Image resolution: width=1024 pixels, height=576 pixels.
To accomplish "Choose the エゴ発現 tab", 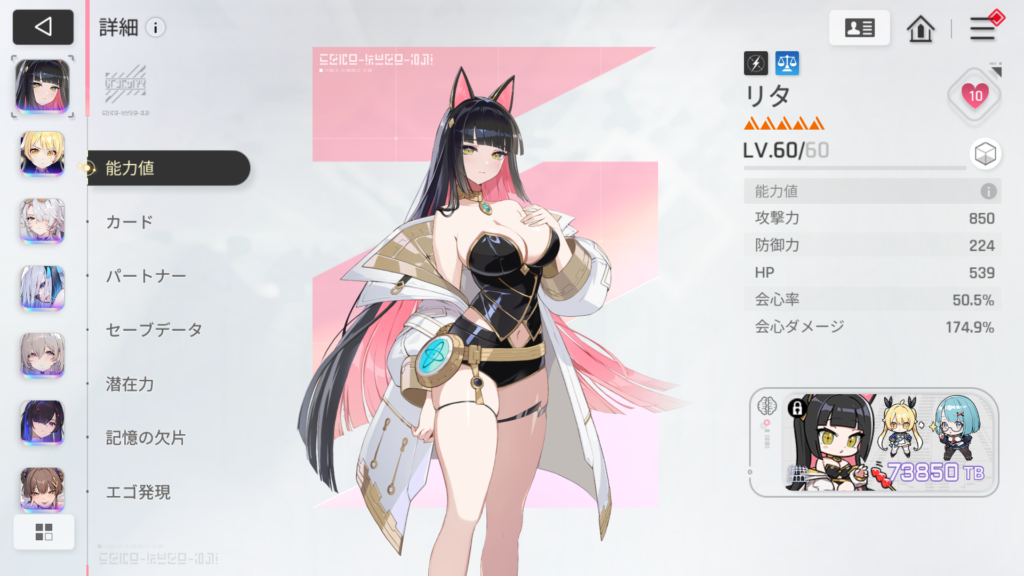I will 138,492.
